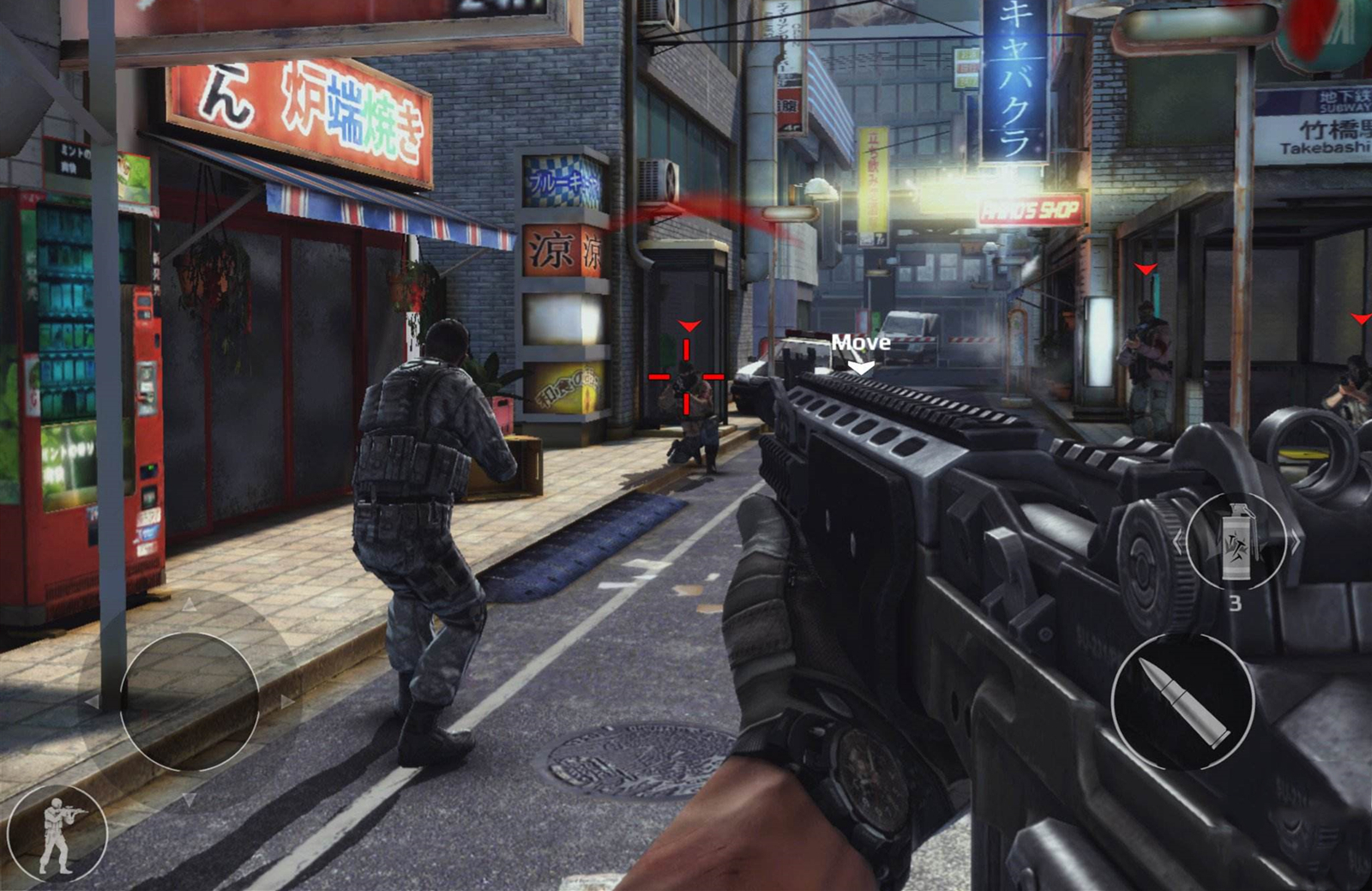Switch to previous grenade type with left arrow
Image resolution: width=1372 pixels, height=891 pixels.
[x=1177, y=541]
